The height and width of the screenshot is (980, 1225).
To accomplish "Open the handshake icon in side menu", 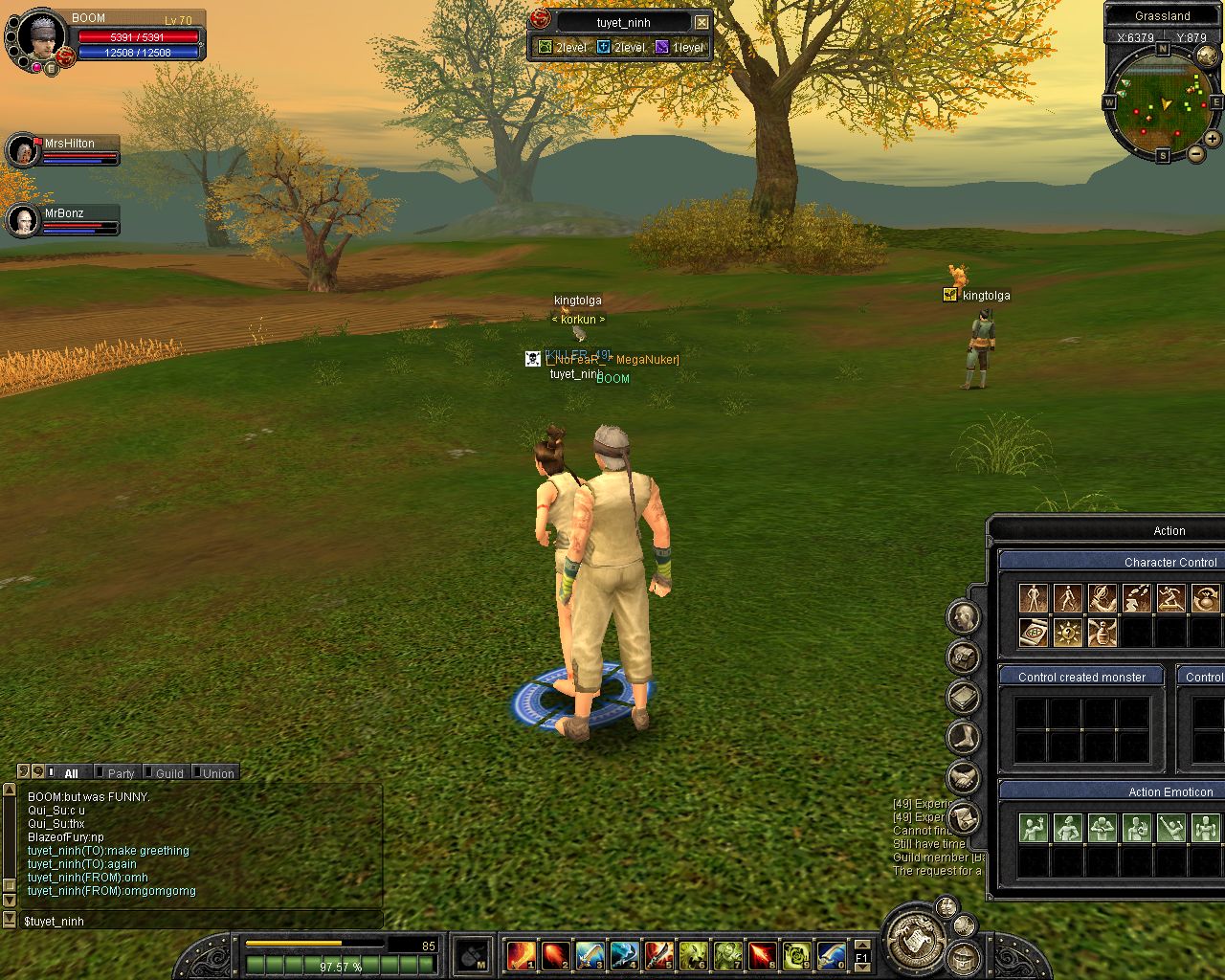I will (x=963, y=776).
